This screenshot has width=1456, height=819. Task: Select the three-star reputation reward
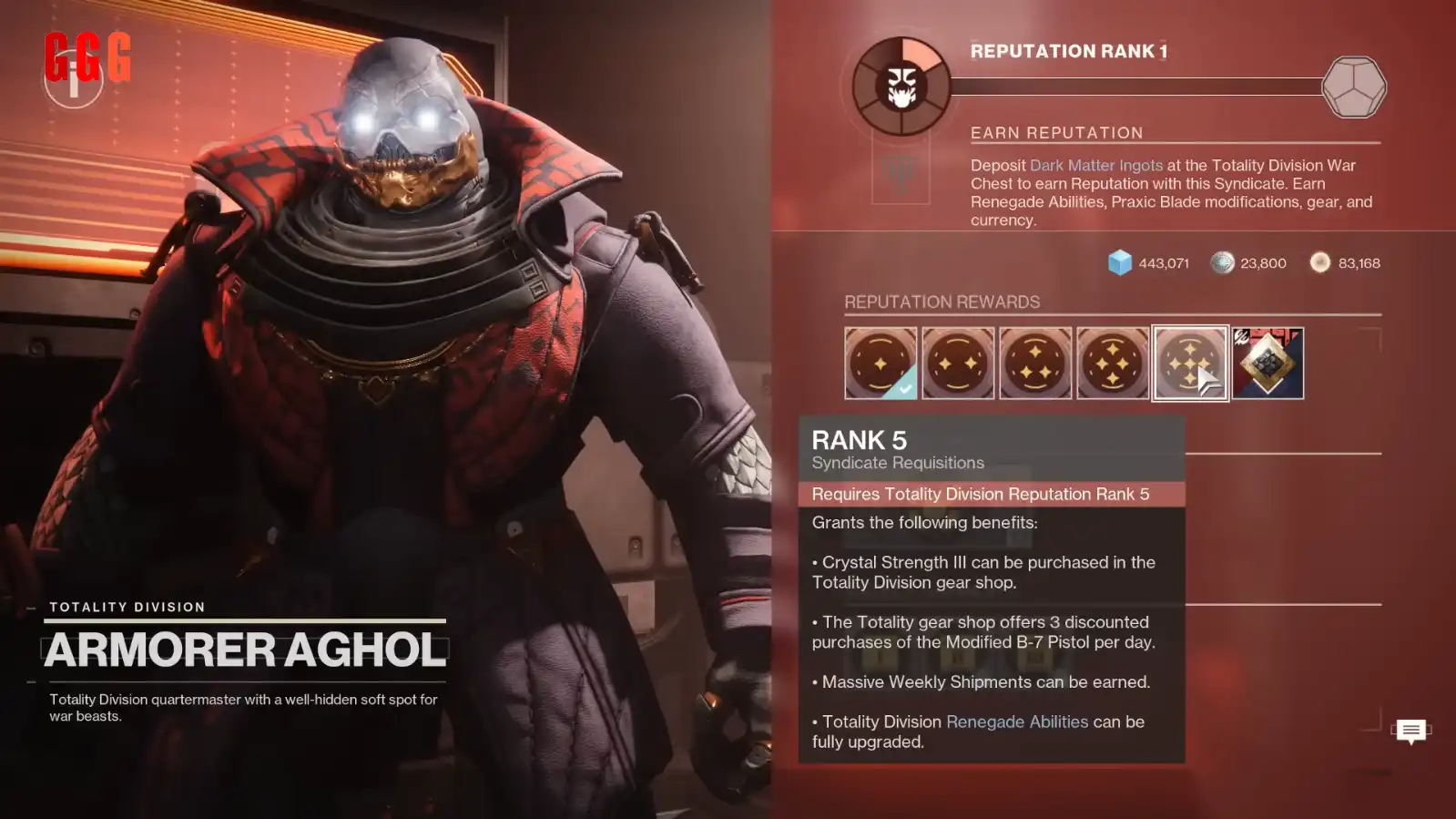pos(1034,363)
